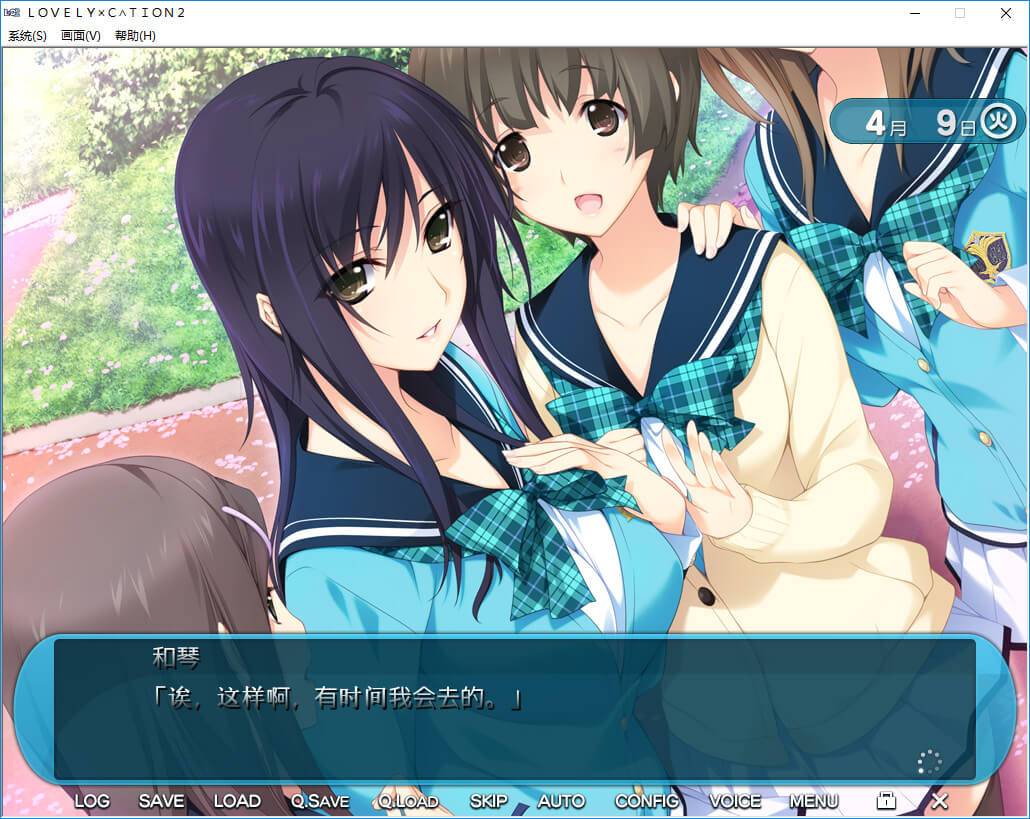Open the 画面(V) menu
1030x819 pixels.
80,36
